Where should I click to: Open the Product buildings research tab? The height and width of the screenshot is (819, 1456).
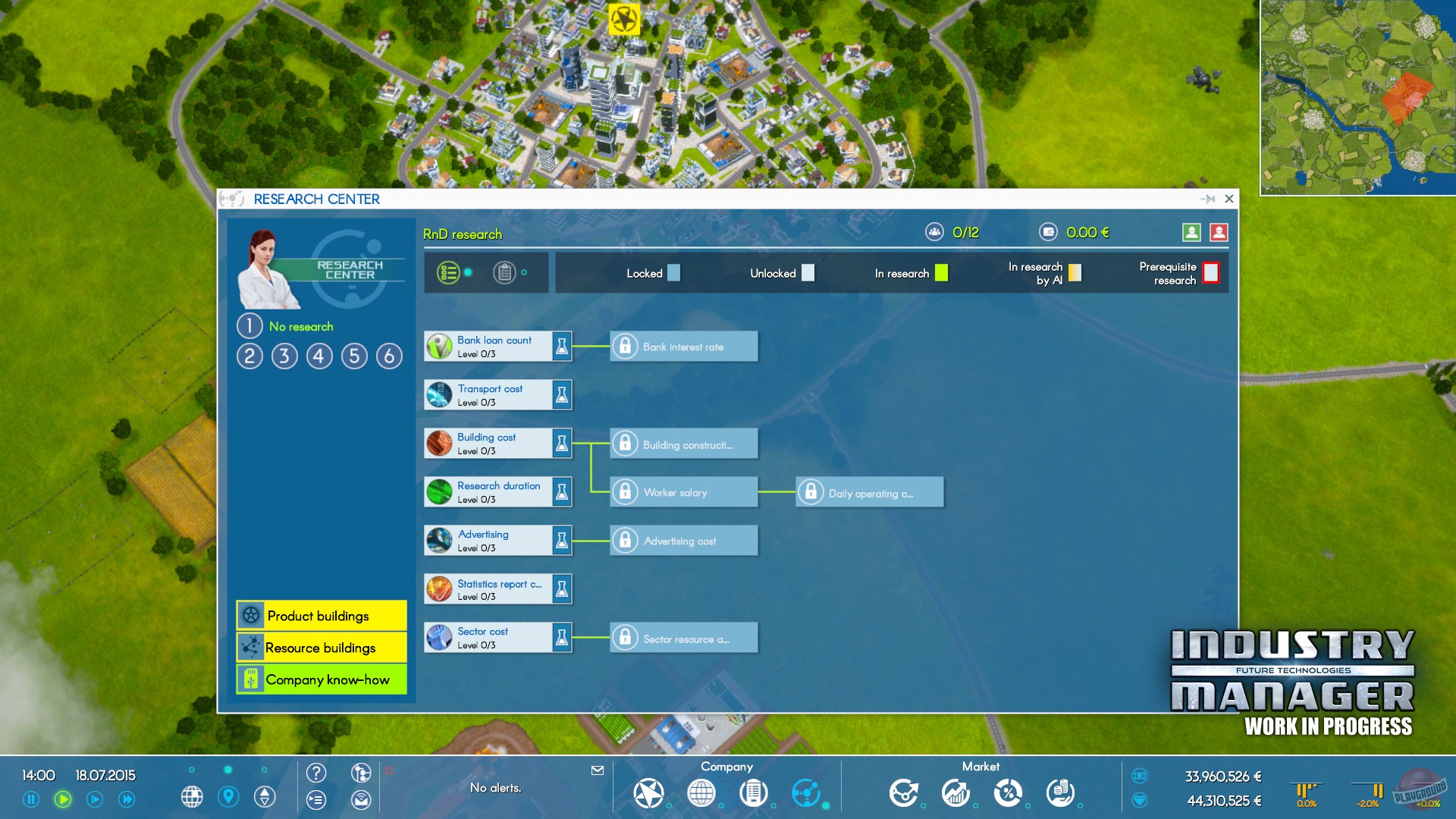[x=320, y=616]
